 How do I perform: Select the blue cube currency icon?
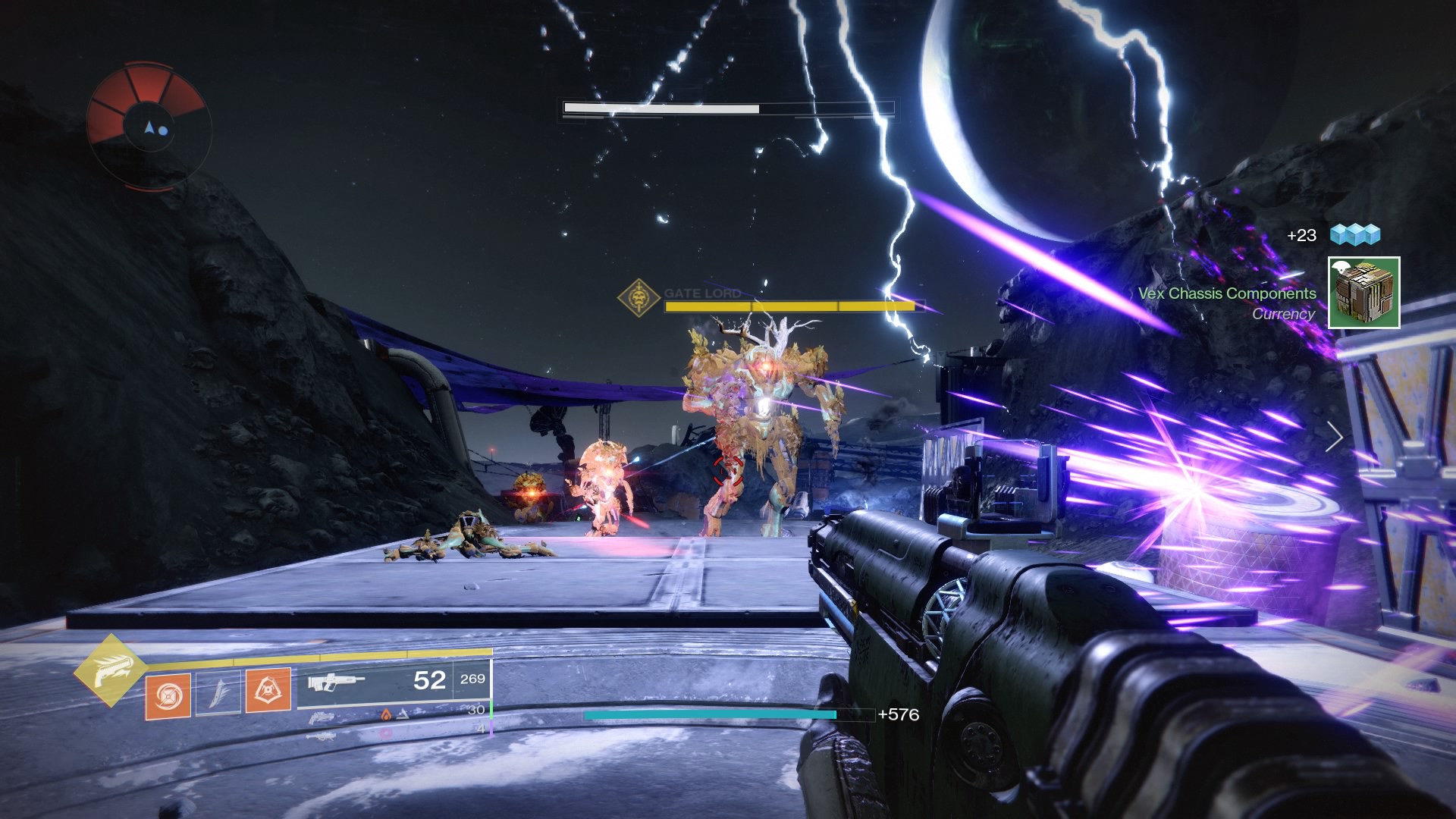(1355, 235)
